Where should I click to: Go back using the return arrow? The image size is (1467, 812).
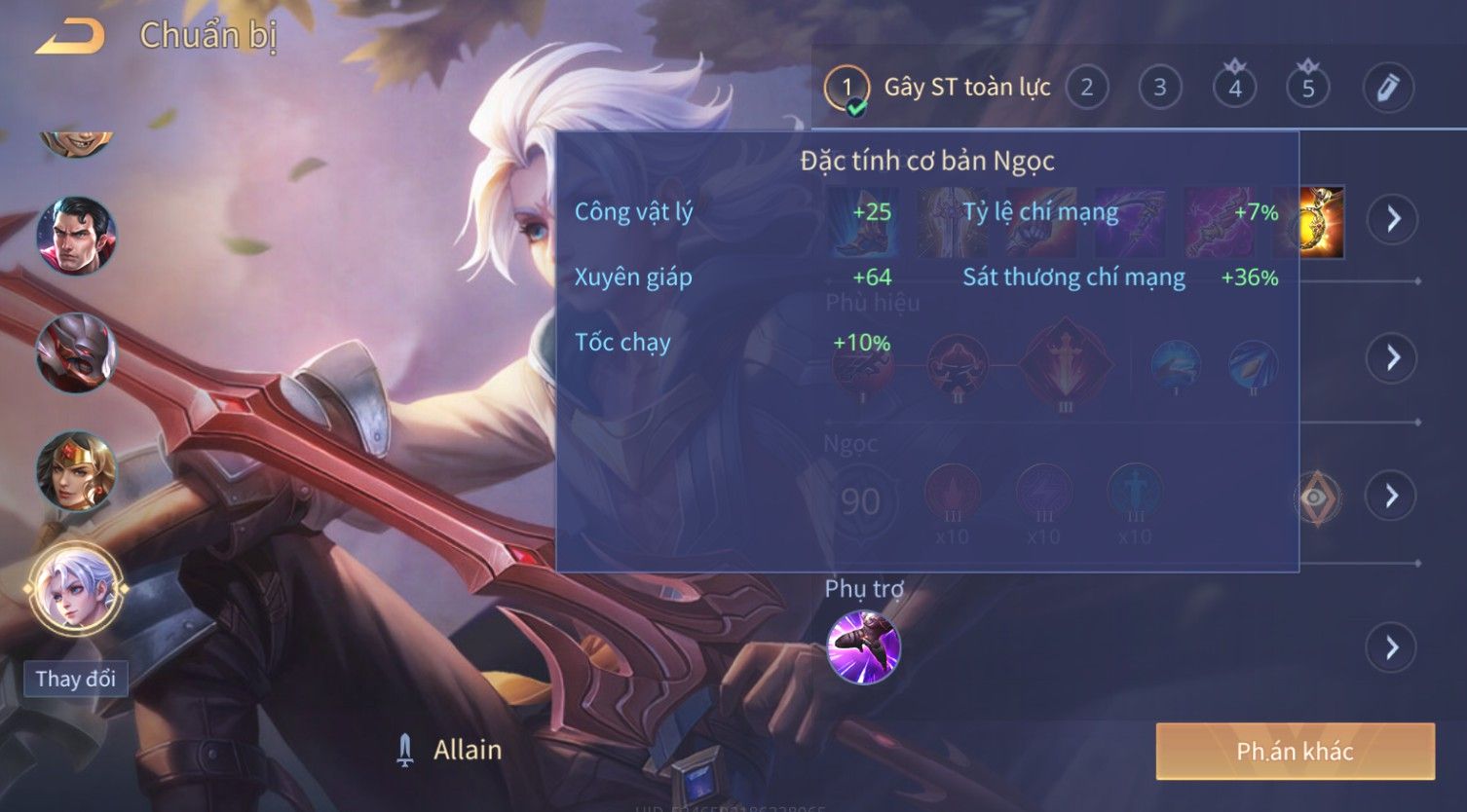click(69, 37)
